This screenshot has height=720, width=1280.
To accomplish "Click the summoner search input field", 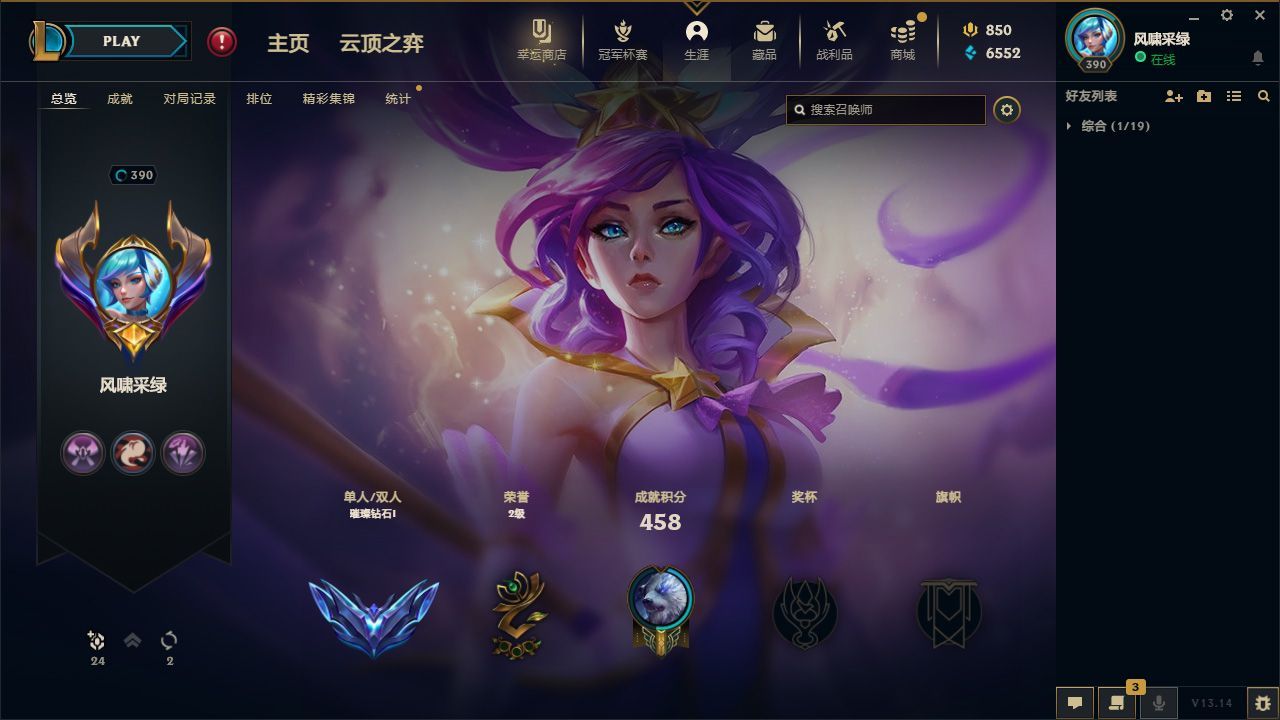I will click(x=884, y=110).
